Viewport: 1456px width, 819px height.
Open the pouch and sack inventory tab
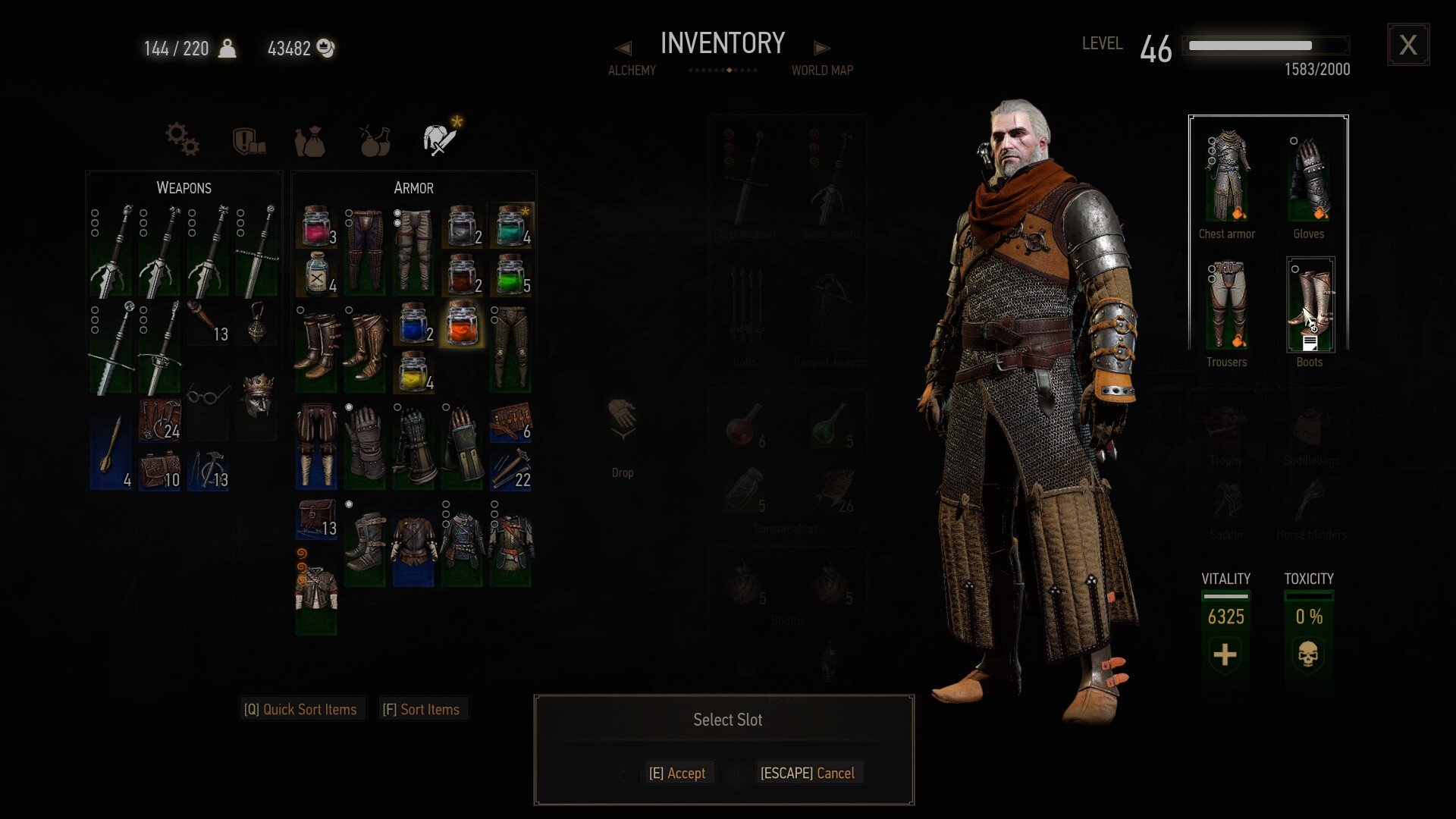point(309,141)
